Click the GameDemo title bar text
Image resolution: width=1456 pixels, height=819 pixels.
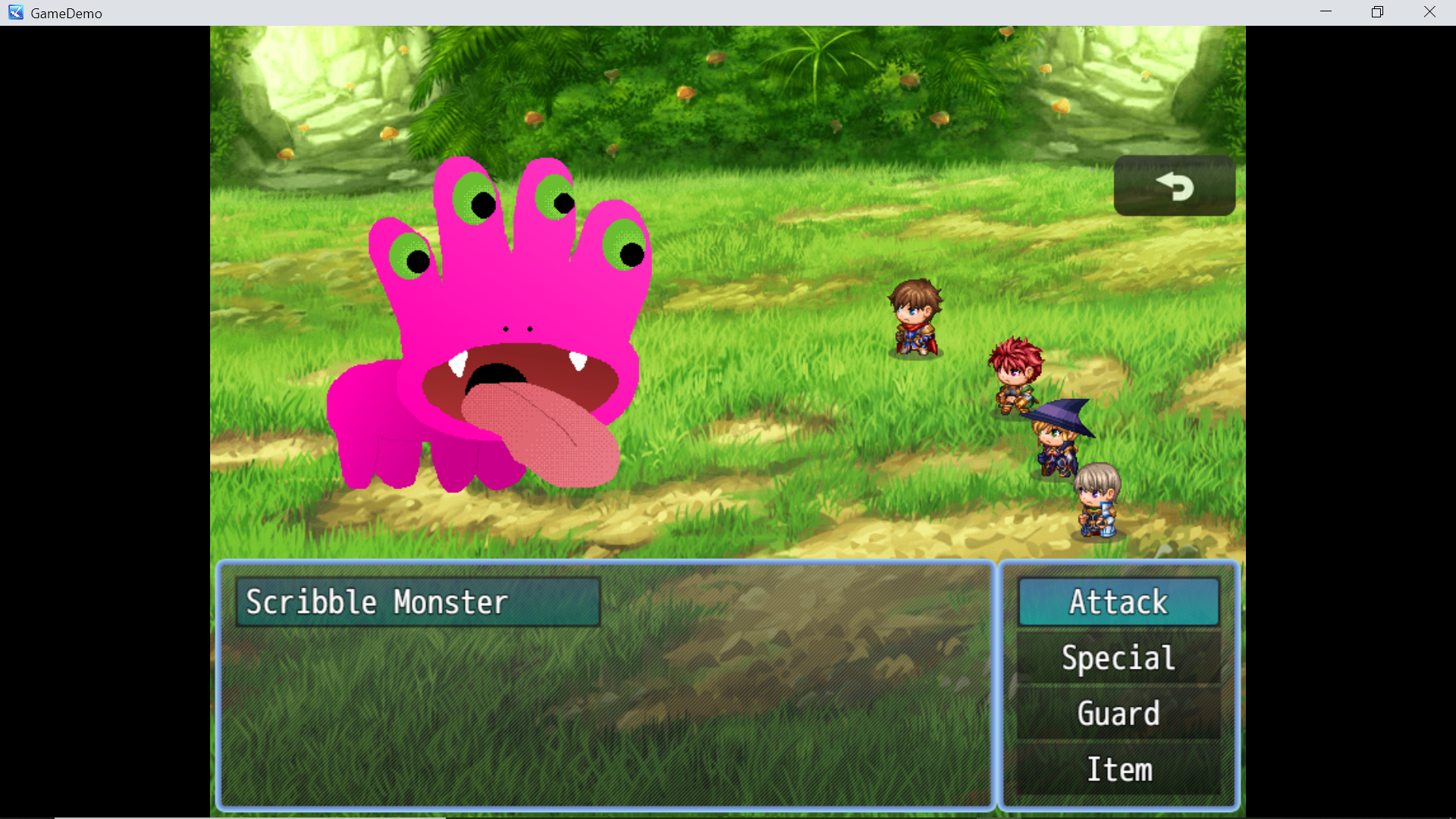pos(67,12)
